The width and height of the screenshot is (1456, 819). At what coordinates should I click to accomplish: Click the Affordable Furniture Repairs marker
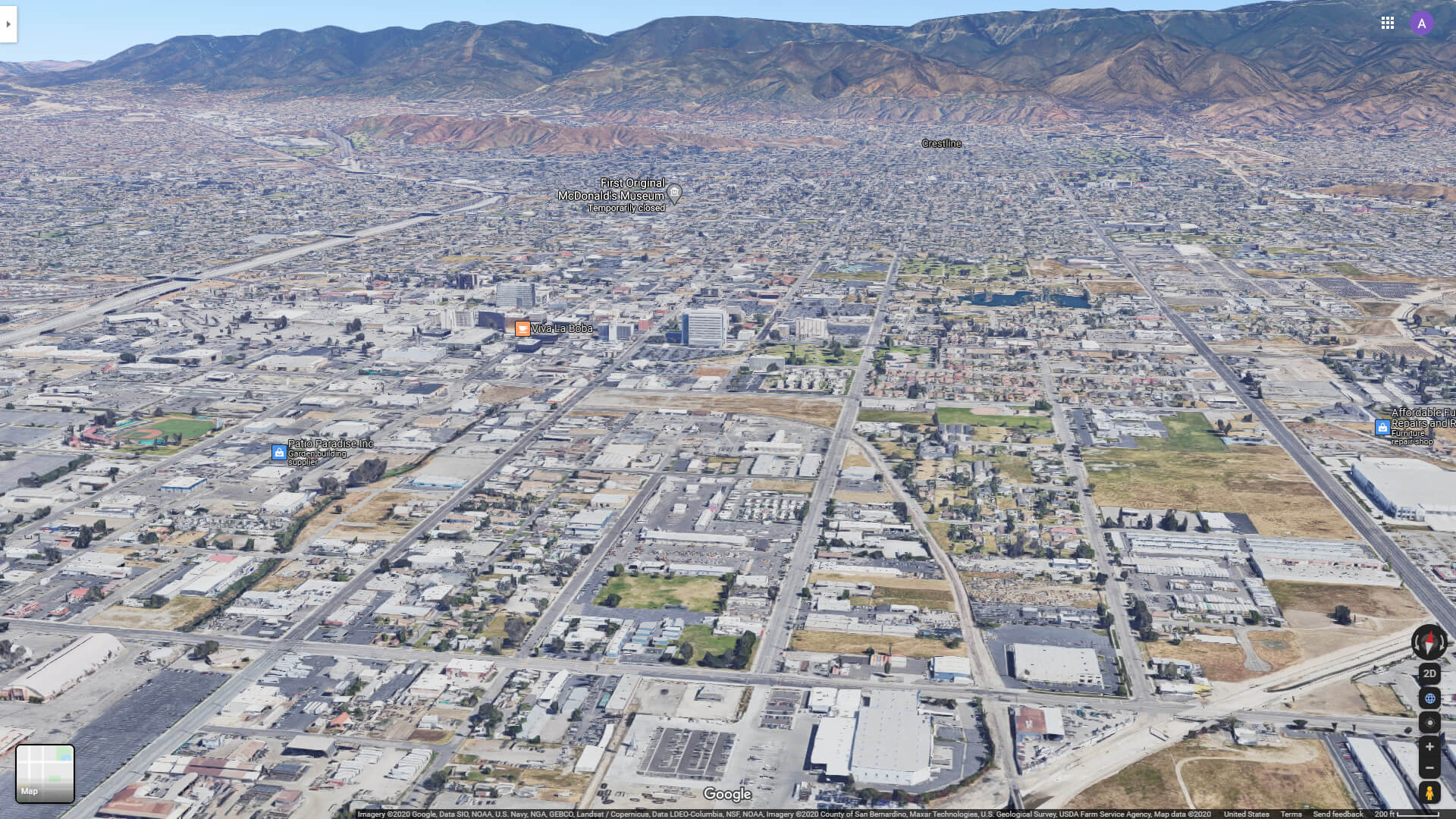(1385, 427)
